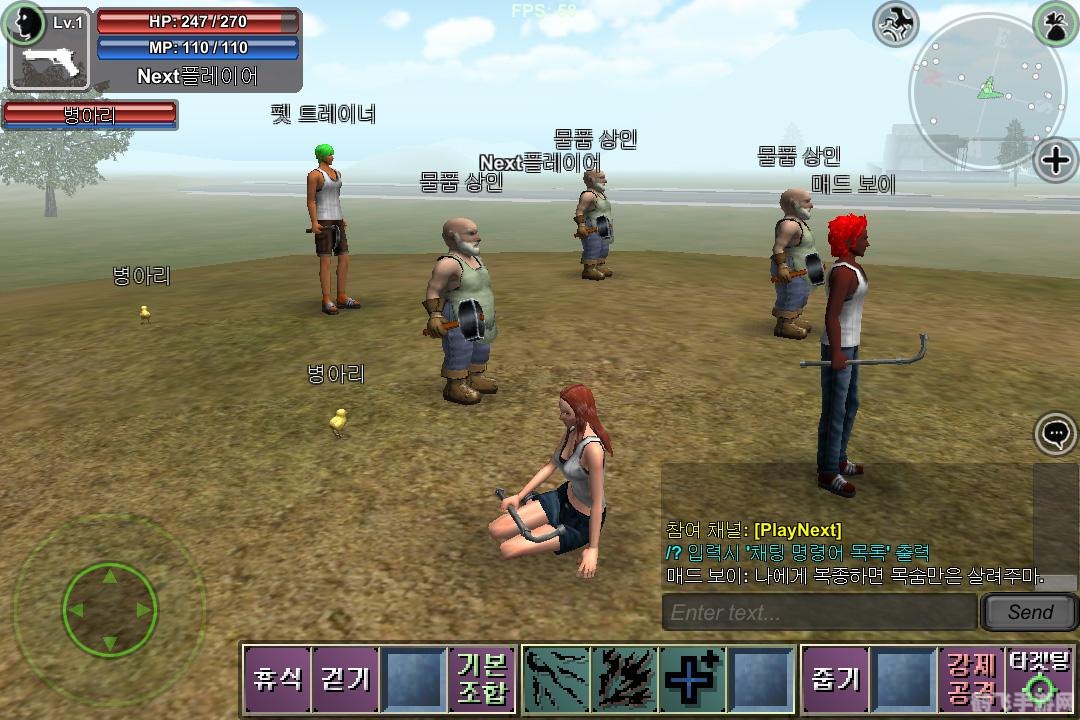Open the inventory bag icon
The width and height of the screenshot is (1080, 720).
pyautogui.click(x=1056, y=22)
